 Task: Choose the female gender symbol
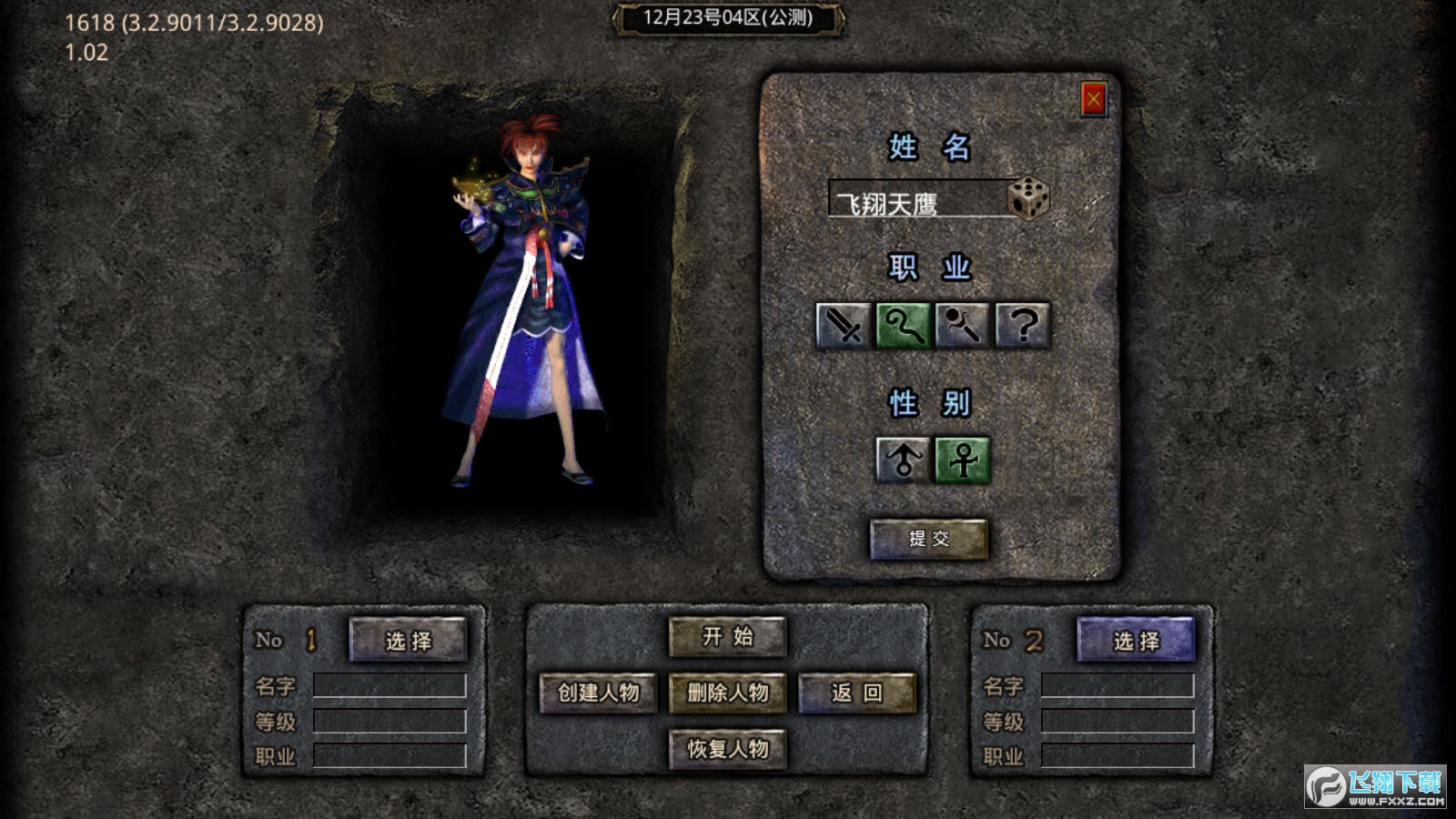(963, 459)
